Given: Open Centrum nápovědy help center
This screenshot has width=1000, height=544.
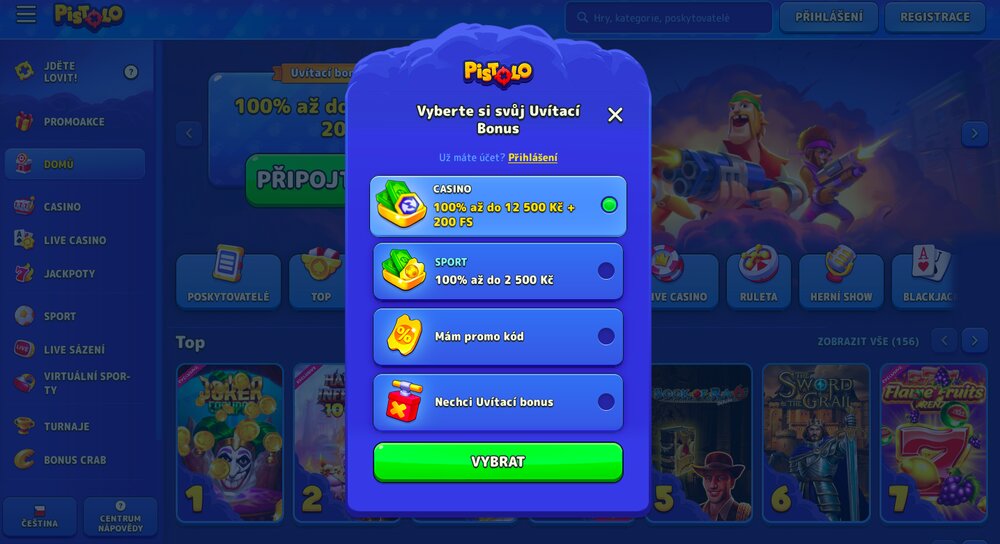Looking at the screenshot, I should [120, 517].
